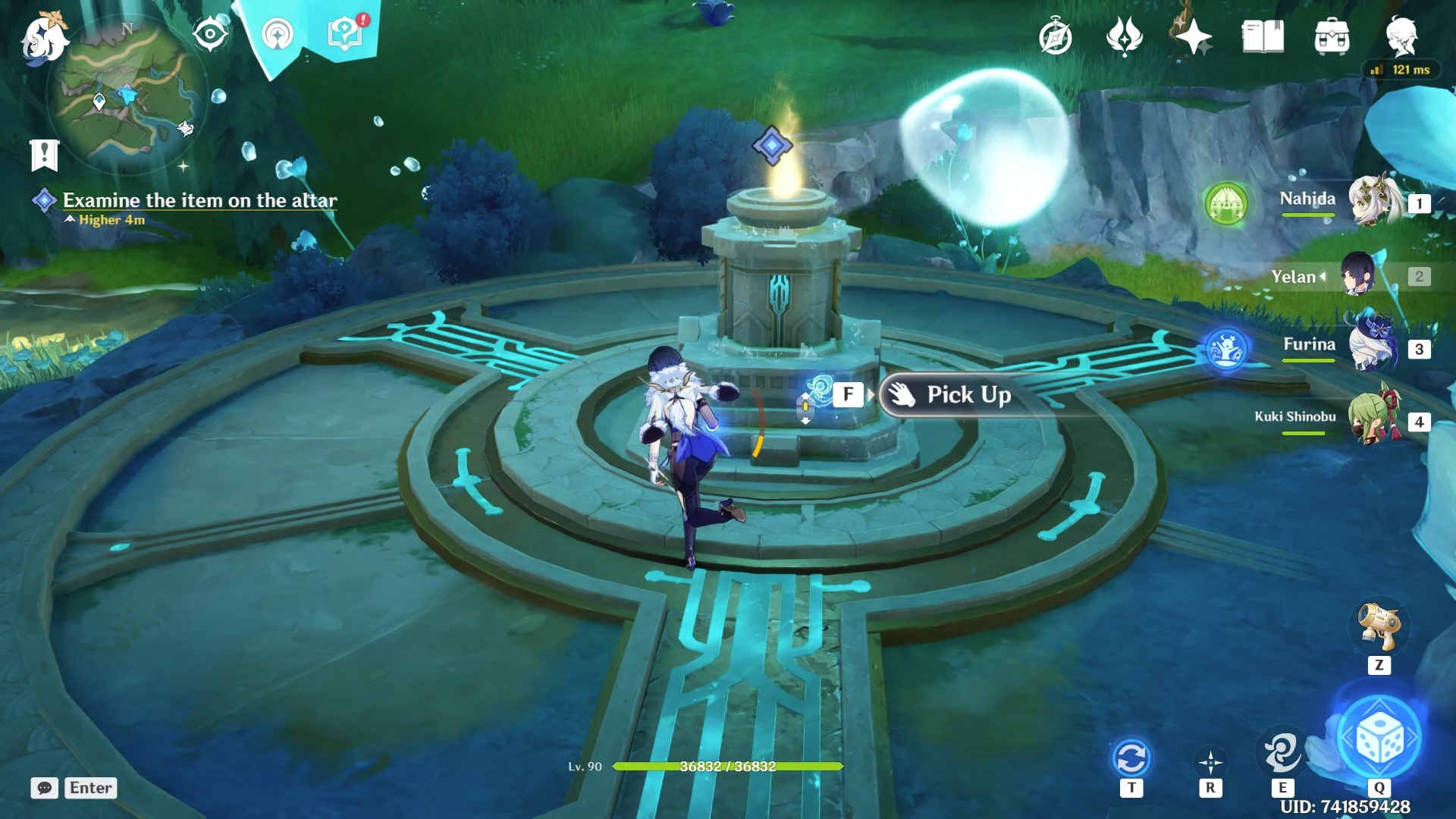The image size is (1456, 819).
Task: Open the adventurer handbook book icon
Action: (x=1263, y=36)
